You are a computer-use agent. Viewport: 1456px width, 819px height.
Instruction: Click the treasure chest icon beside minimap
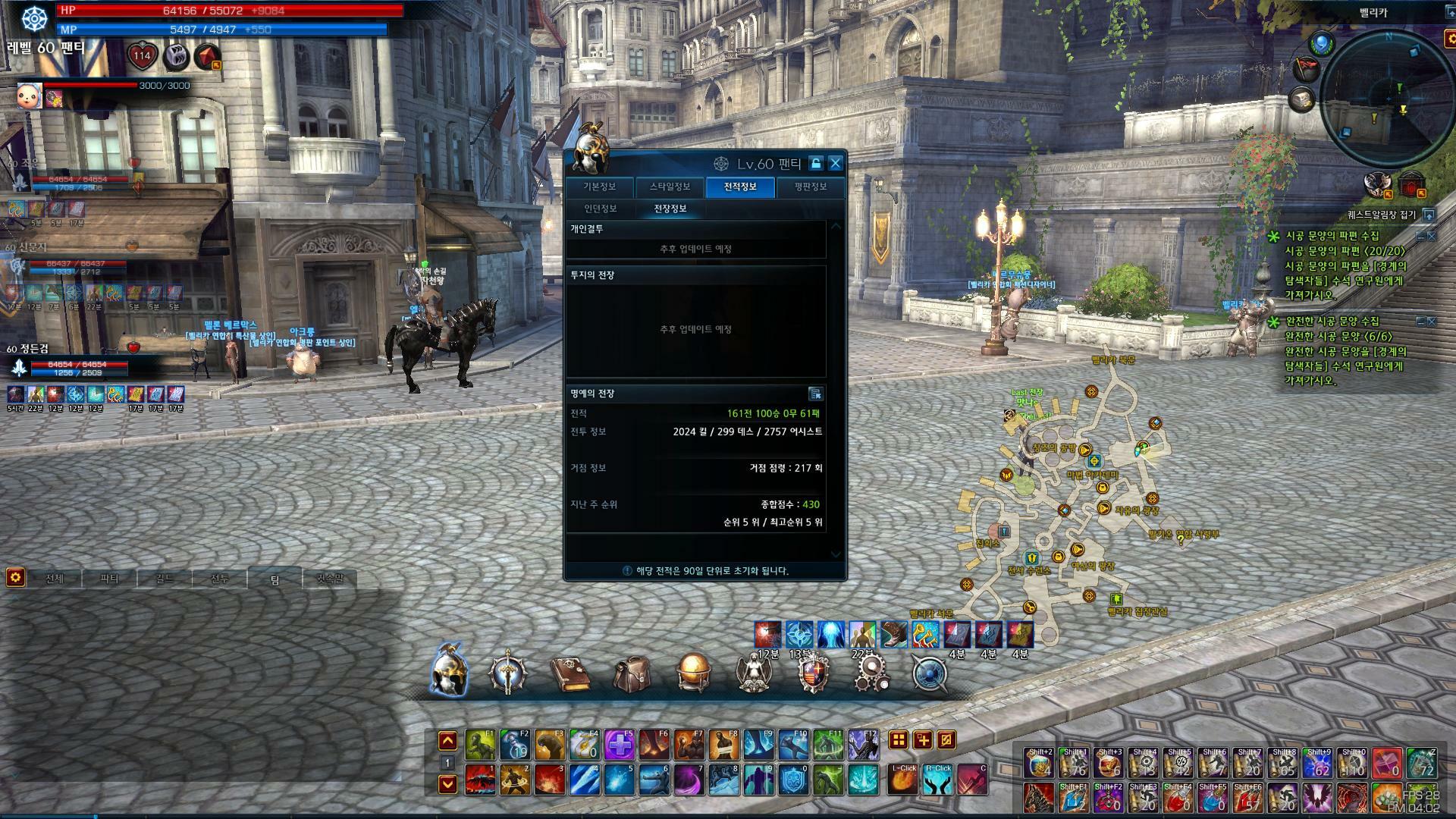[1303, 99]
